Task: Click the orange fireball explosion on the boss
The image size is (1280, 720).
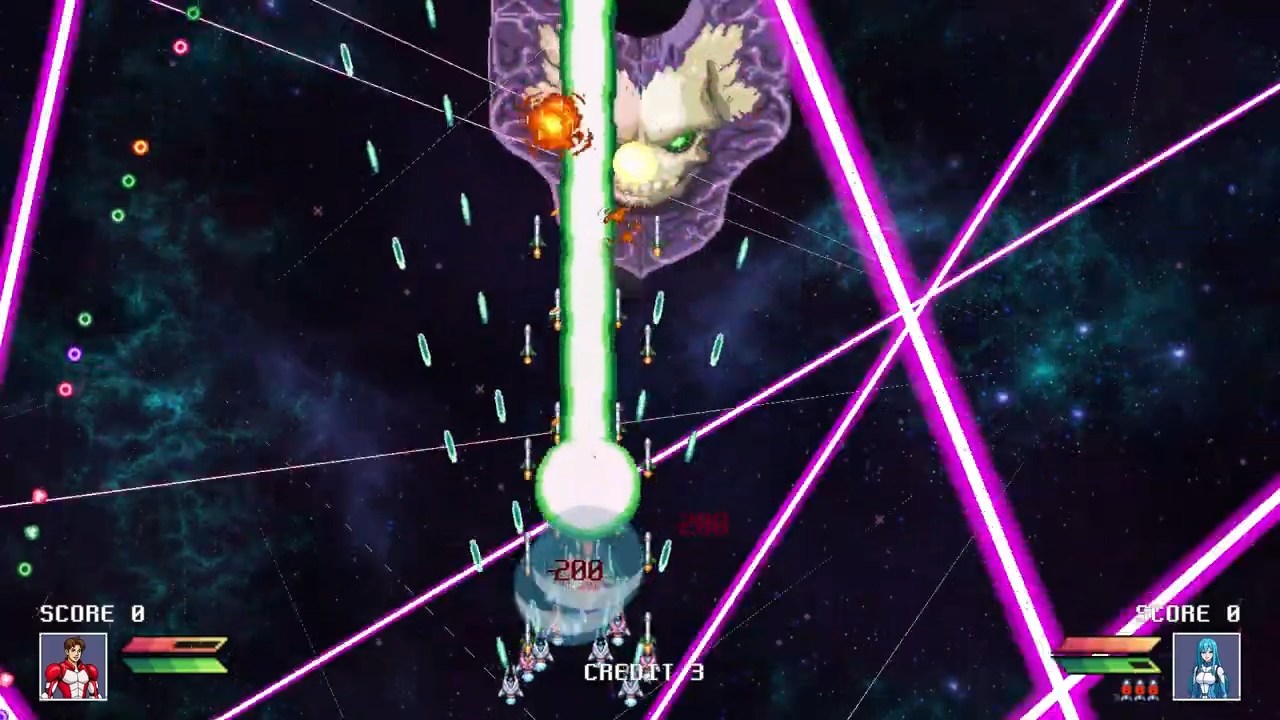Action: pos(555,120)
